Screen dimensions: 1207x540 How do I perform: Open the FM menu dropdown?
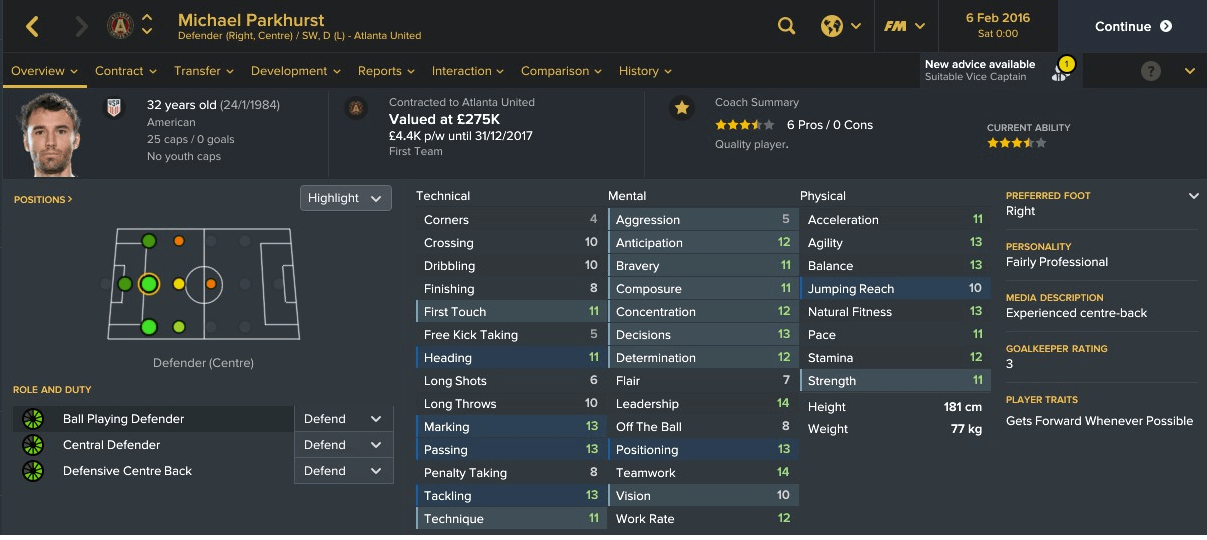click(x=904, y=27)
